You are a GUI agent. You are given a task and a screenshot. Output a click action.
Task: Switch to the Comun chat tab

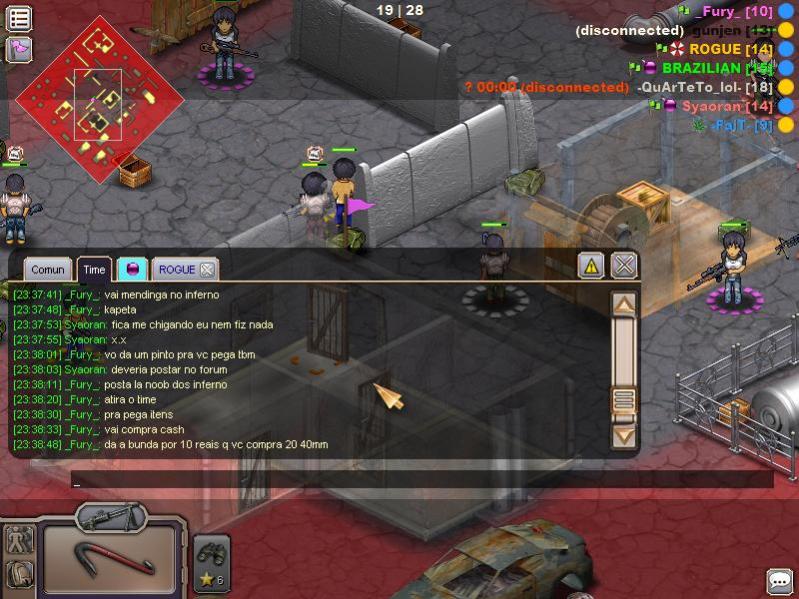pyautogui.click(x=48, y=269)
